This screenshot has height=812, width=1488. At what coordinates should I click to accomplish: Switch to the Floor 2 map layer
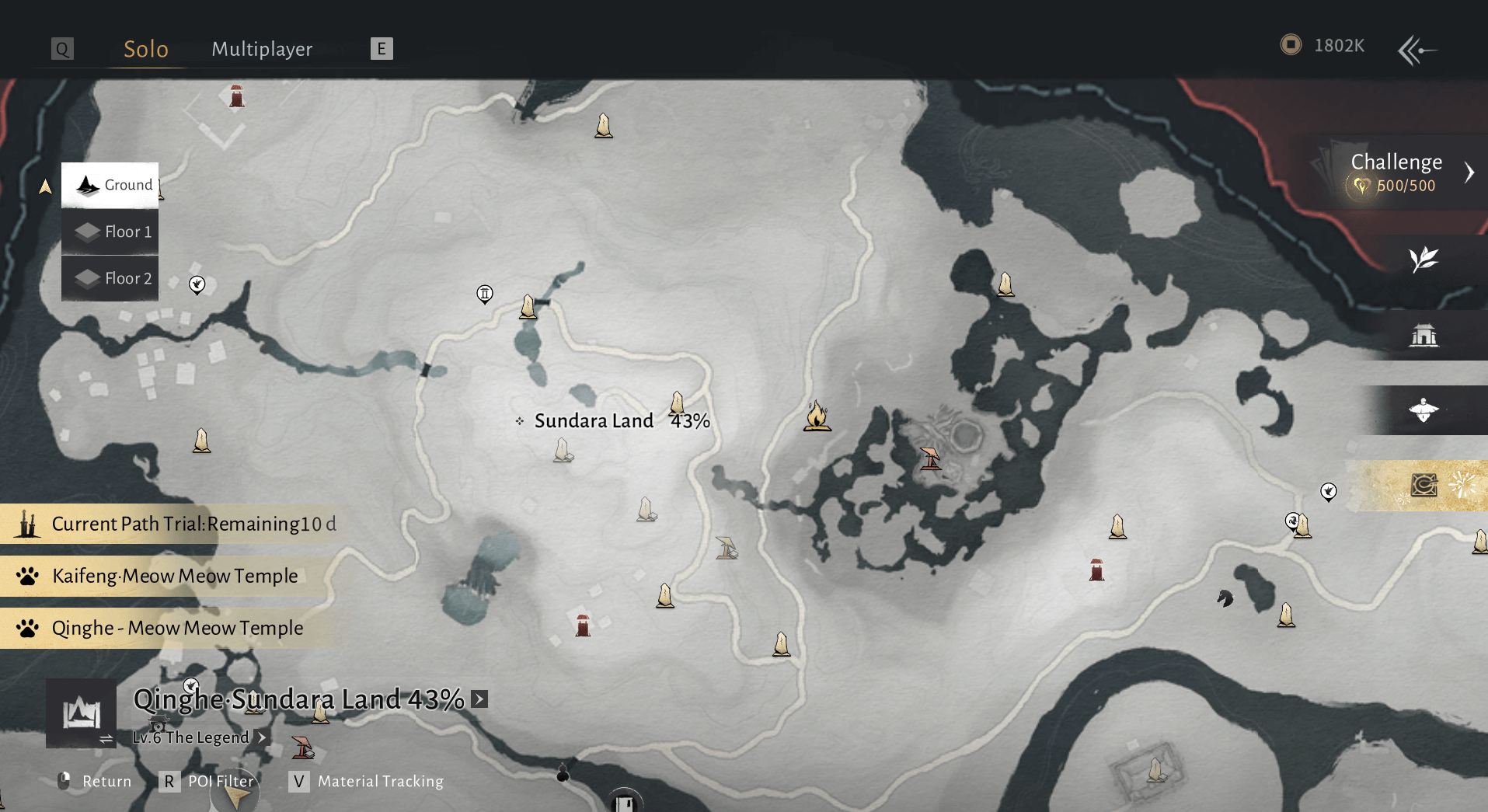click(110, 278)
